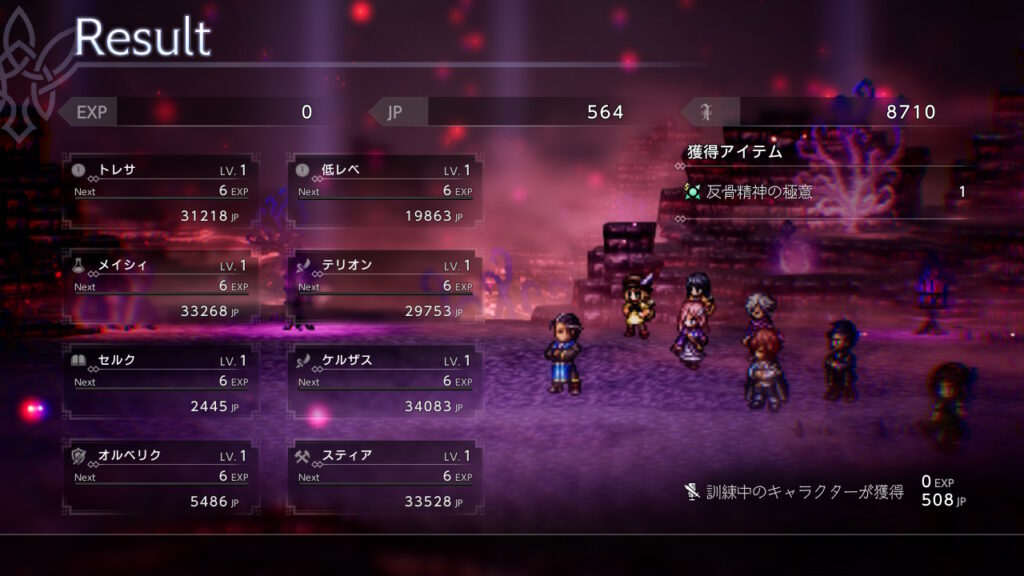Select セルク's result panel
Screen dimensions: 1024x576
click(x=160, y=382)
